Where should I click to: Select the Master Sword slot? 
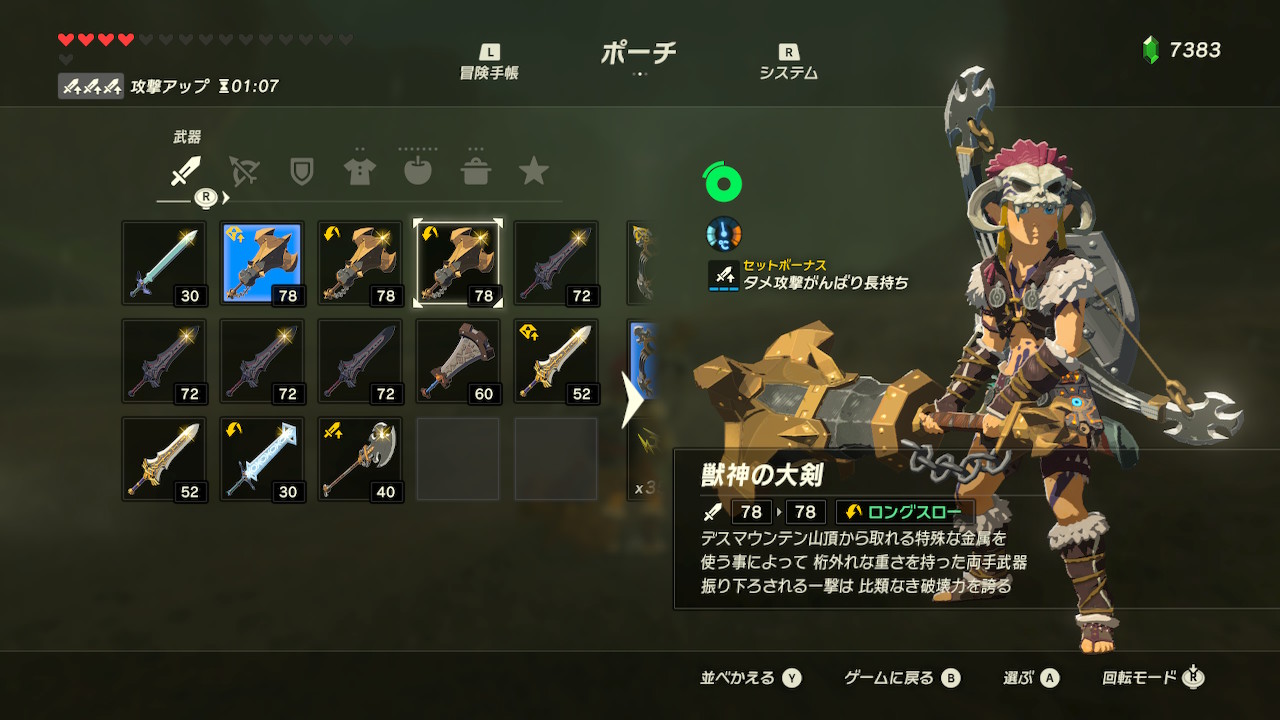click(x=164, y=263)
